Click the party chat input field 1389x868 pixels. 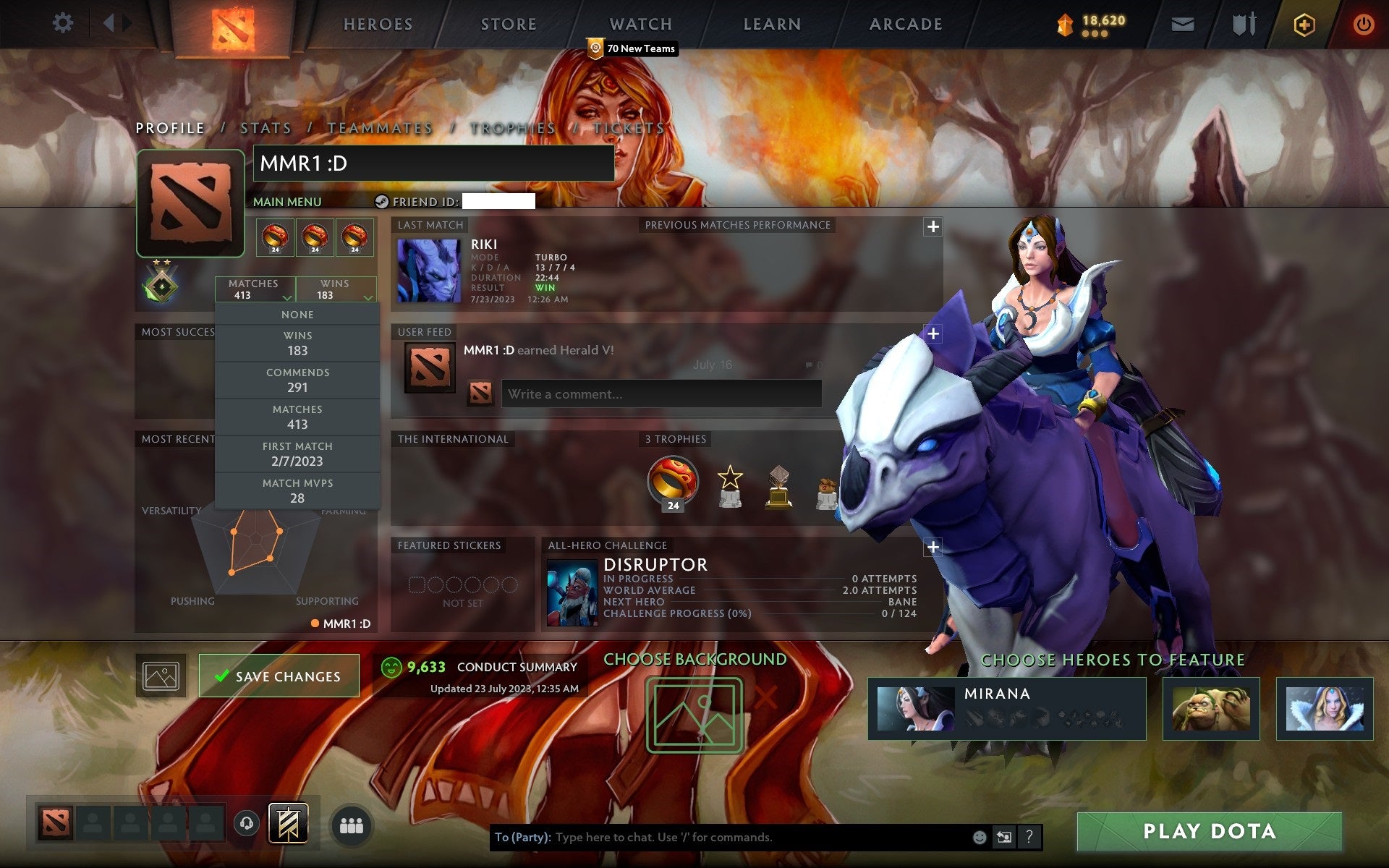point(723,838)
